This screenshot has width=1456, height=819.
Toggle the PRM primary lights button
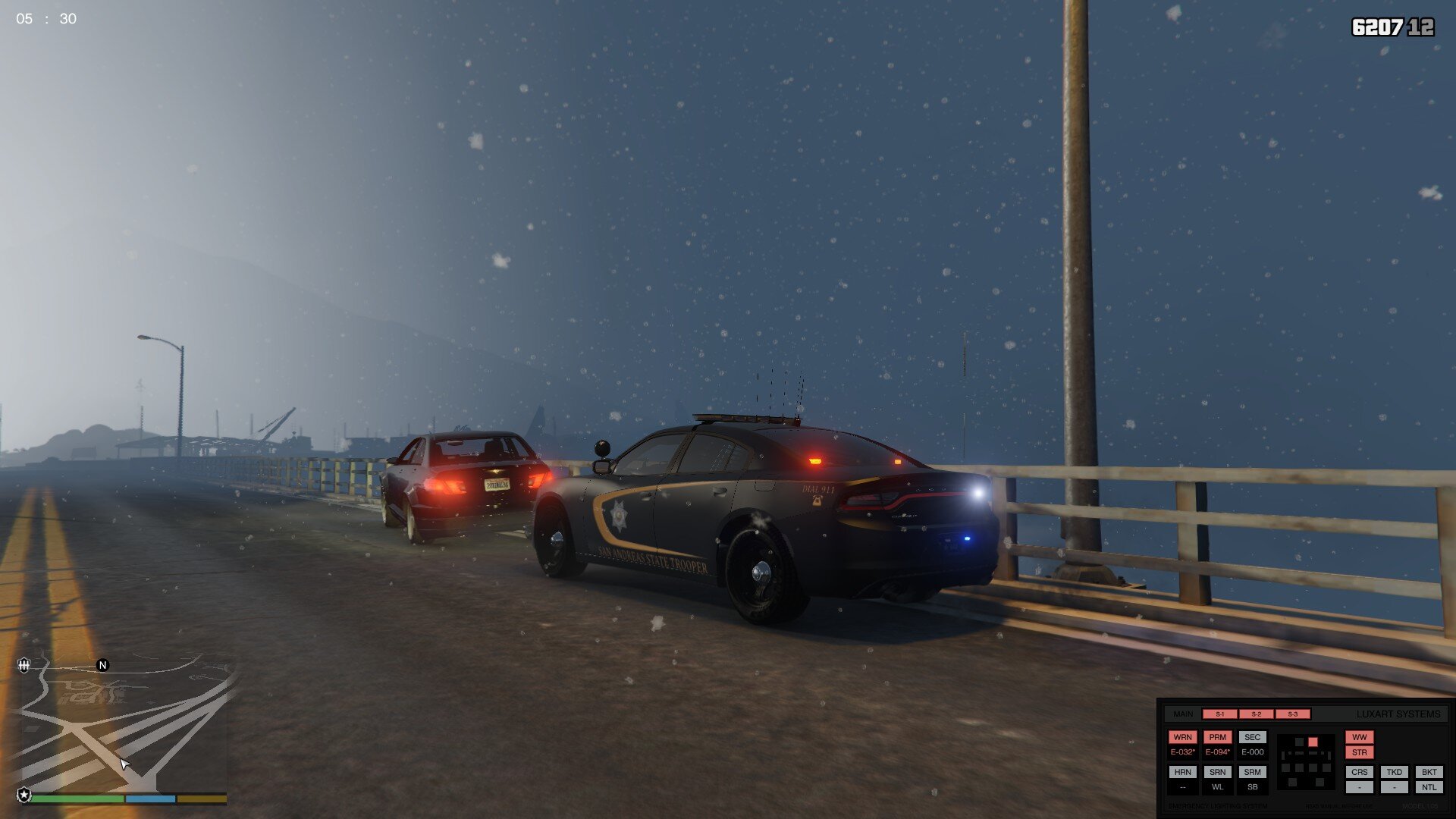1217,737
